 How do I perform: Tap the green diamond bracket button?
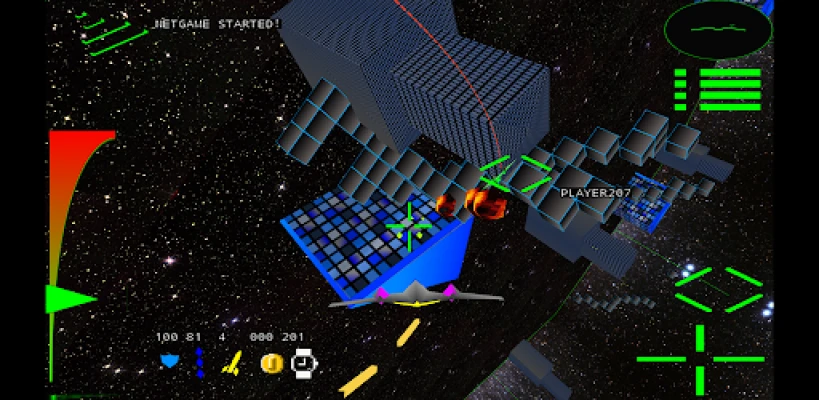(719, 290)
